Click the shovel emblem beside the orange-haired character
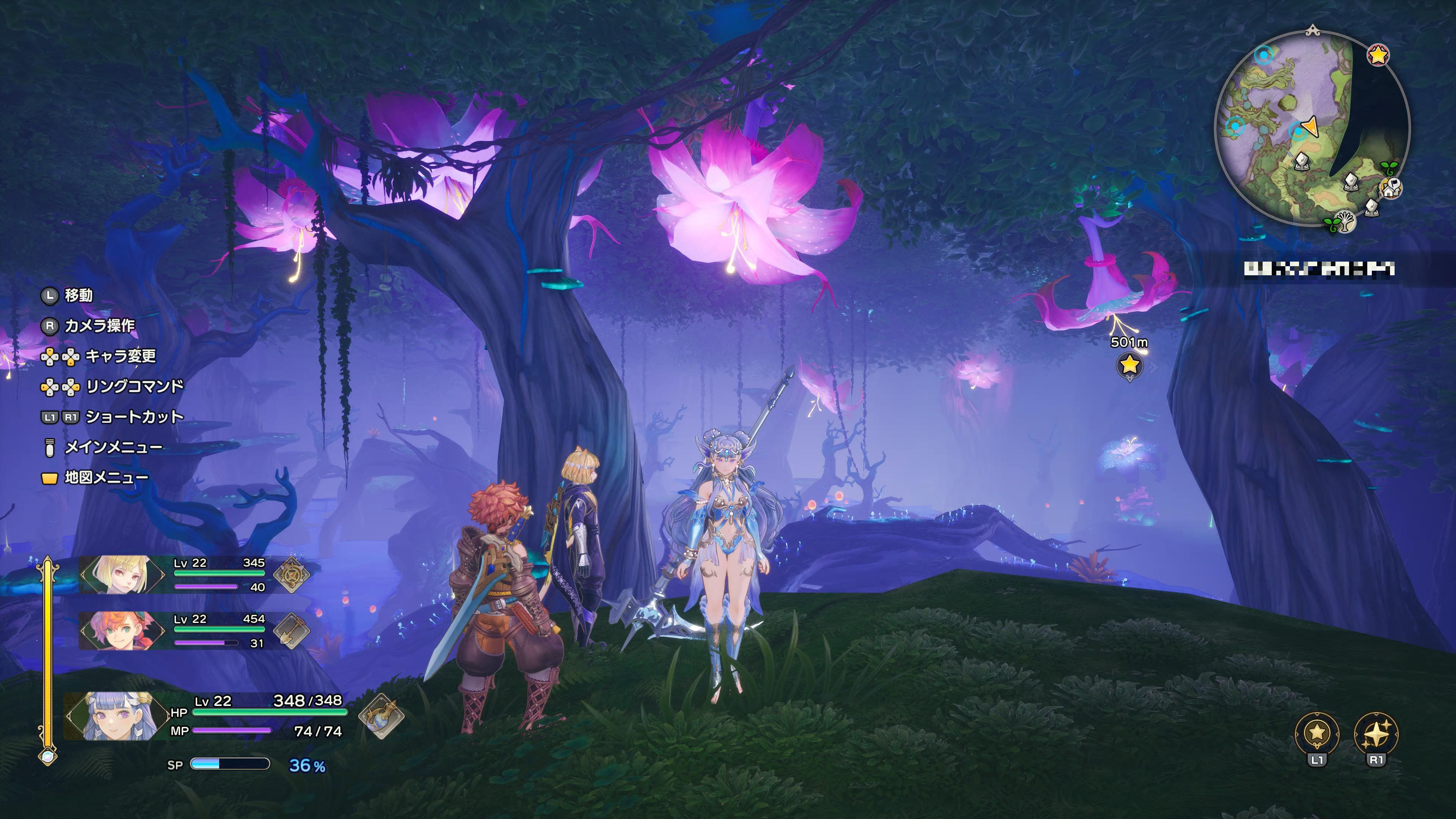 click(292, 630)
